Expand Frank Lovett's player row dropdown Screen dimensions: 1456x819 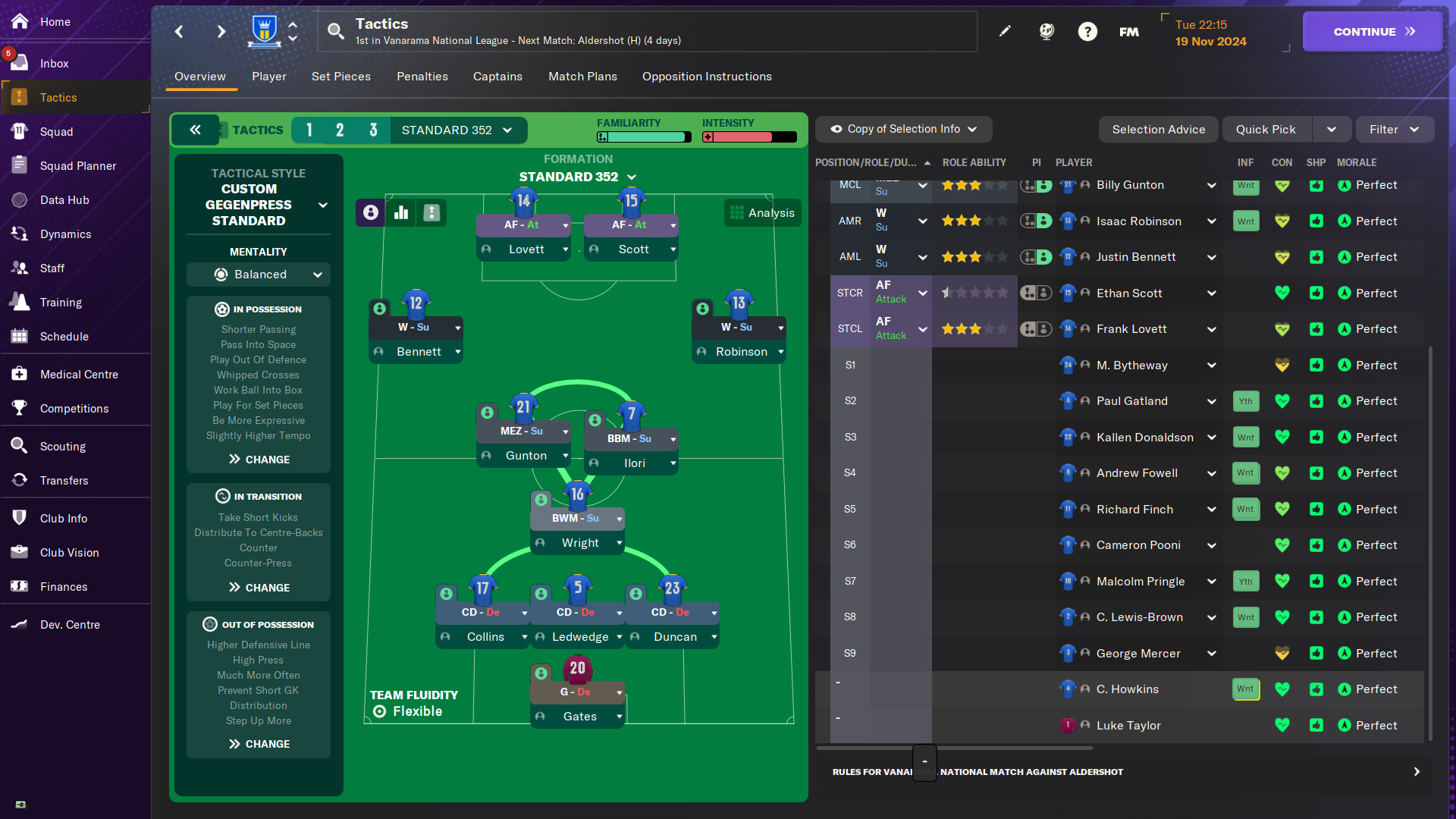(1211, 329)
